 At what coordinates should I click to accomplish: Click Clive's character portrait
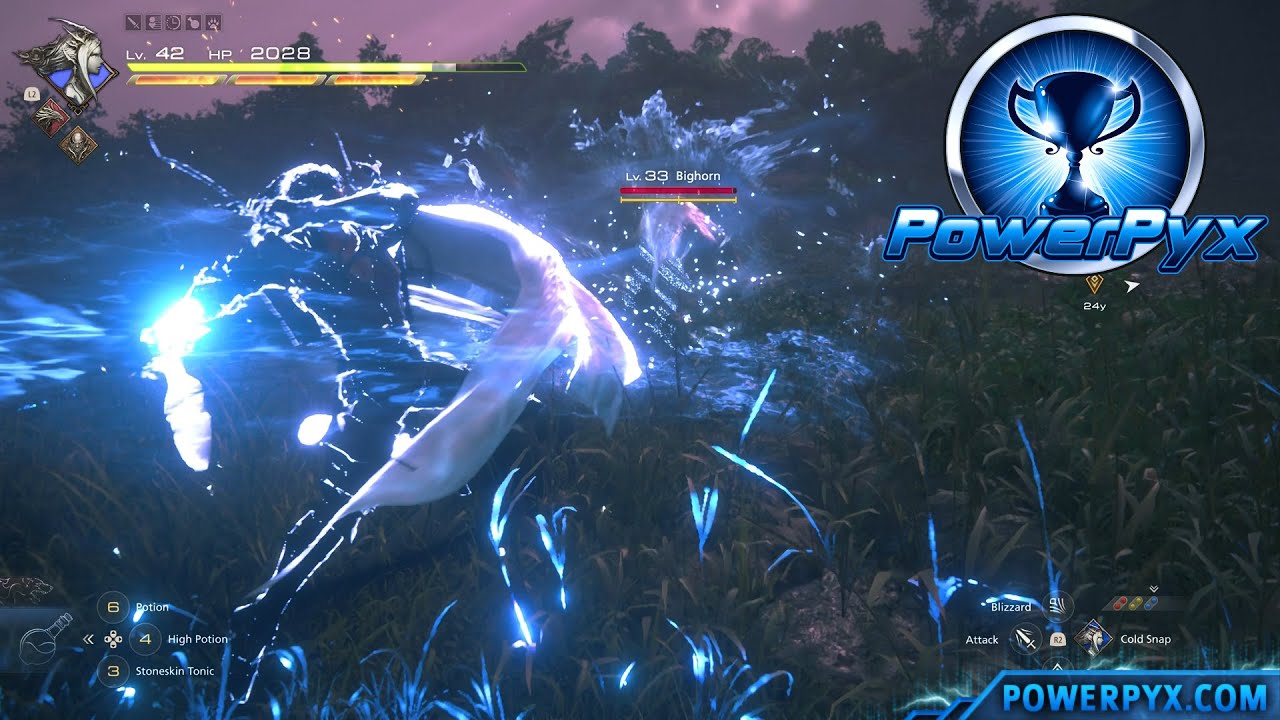tap(75, 65)
